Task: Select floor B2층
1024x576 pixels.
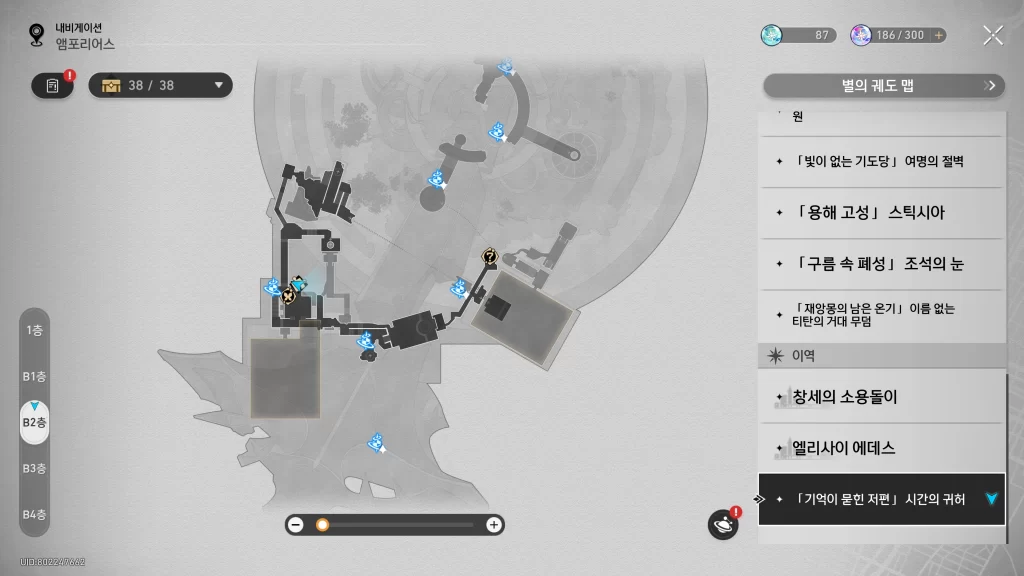Action: click(x=34, y=422)
